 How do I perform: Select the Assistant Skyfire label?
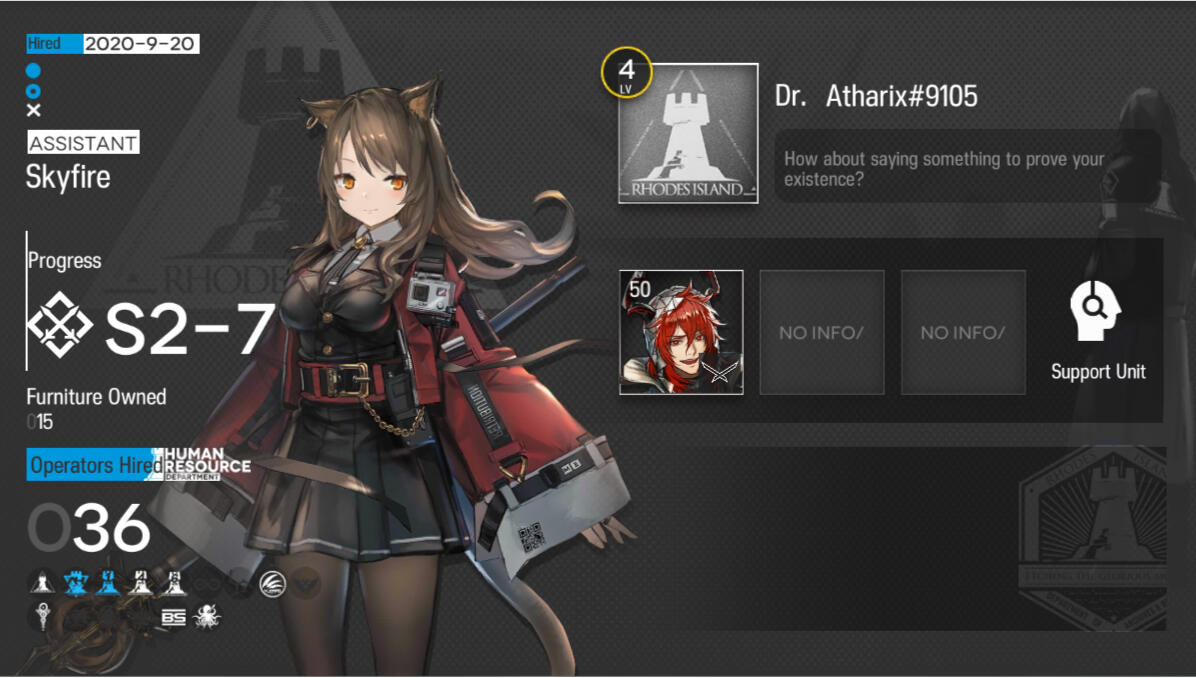(x=69, y=177)
